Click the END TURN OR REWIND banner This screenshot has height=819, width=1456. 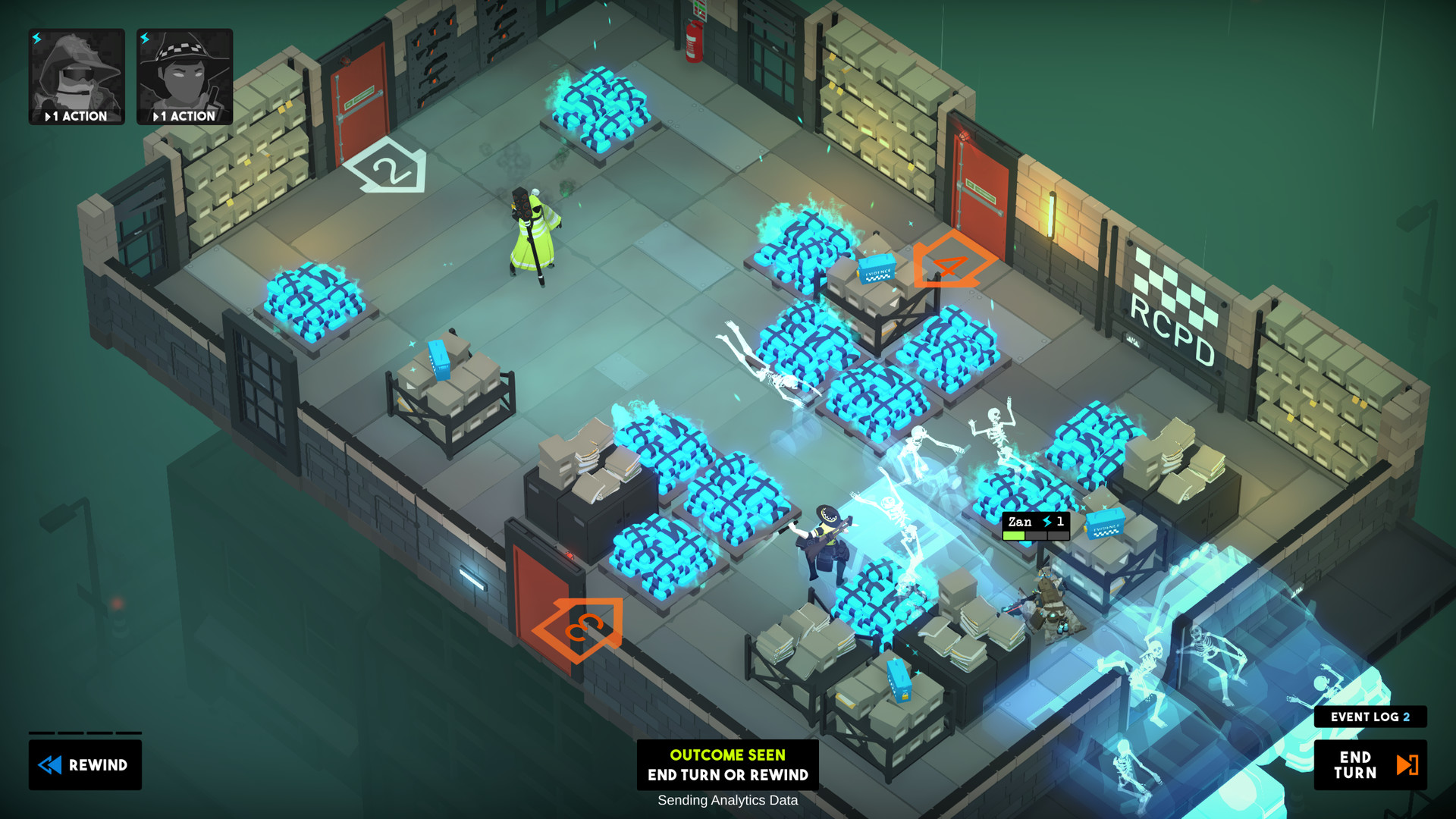[x=727, y=775]
